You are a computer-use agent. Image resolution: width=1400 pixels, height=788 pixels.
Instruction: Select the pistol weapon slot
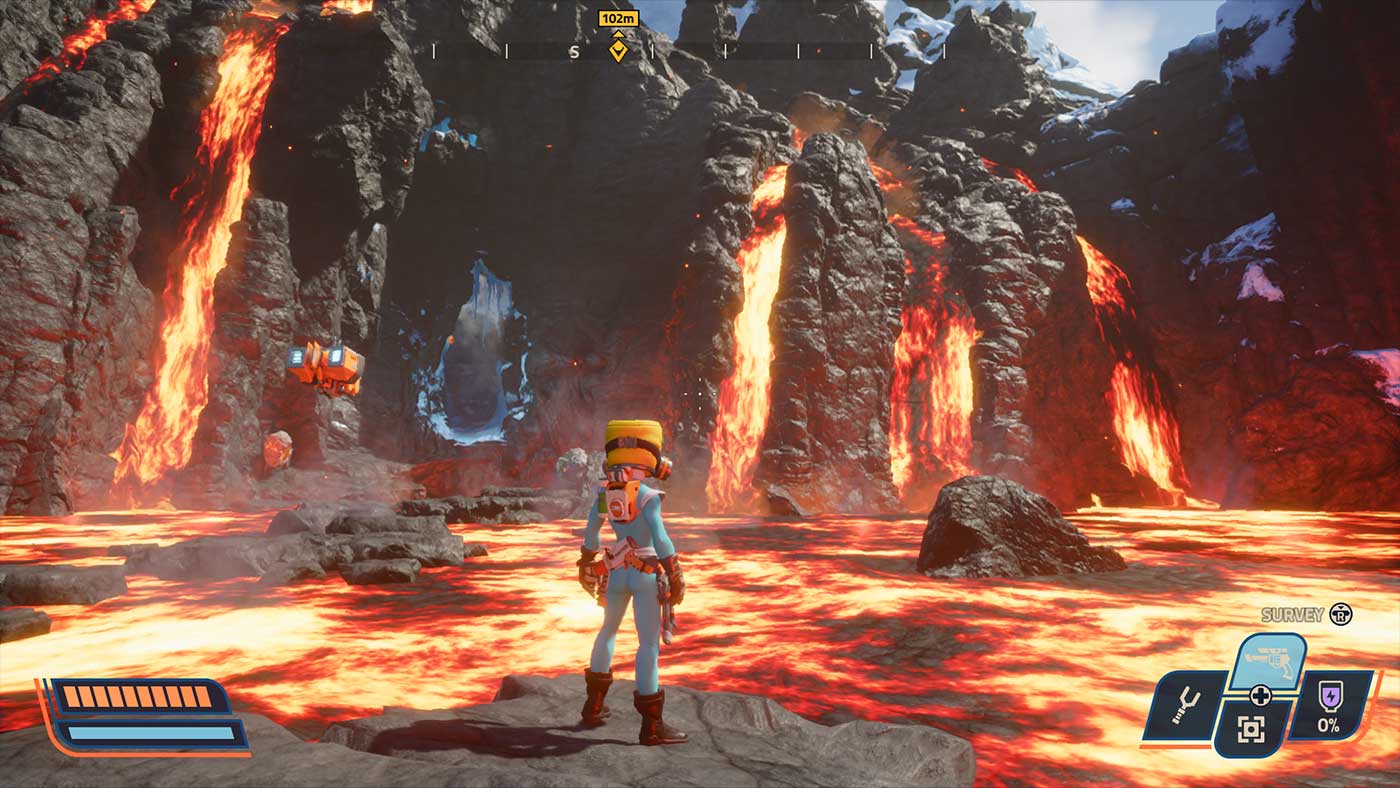(x=1267, y=658)
